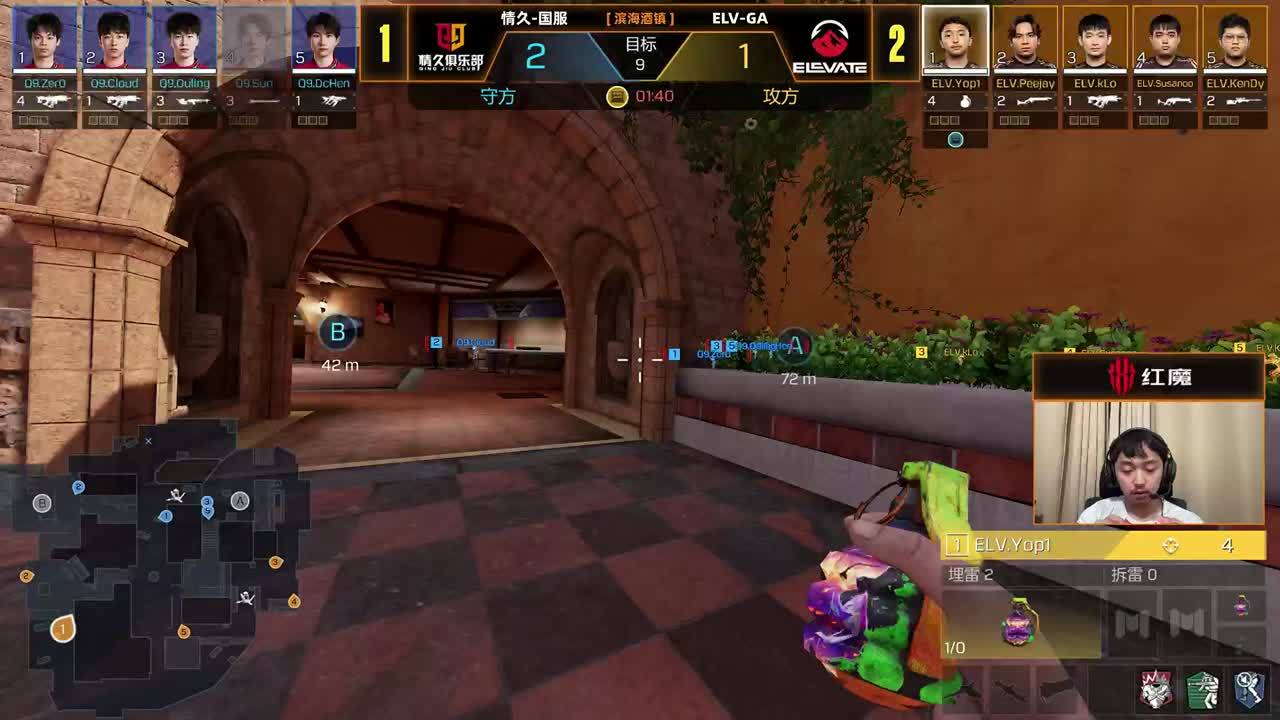This screenshot has width=1280, height=720.
Task: Select the bomb site B marker on minimap
Action: [42, 503]
